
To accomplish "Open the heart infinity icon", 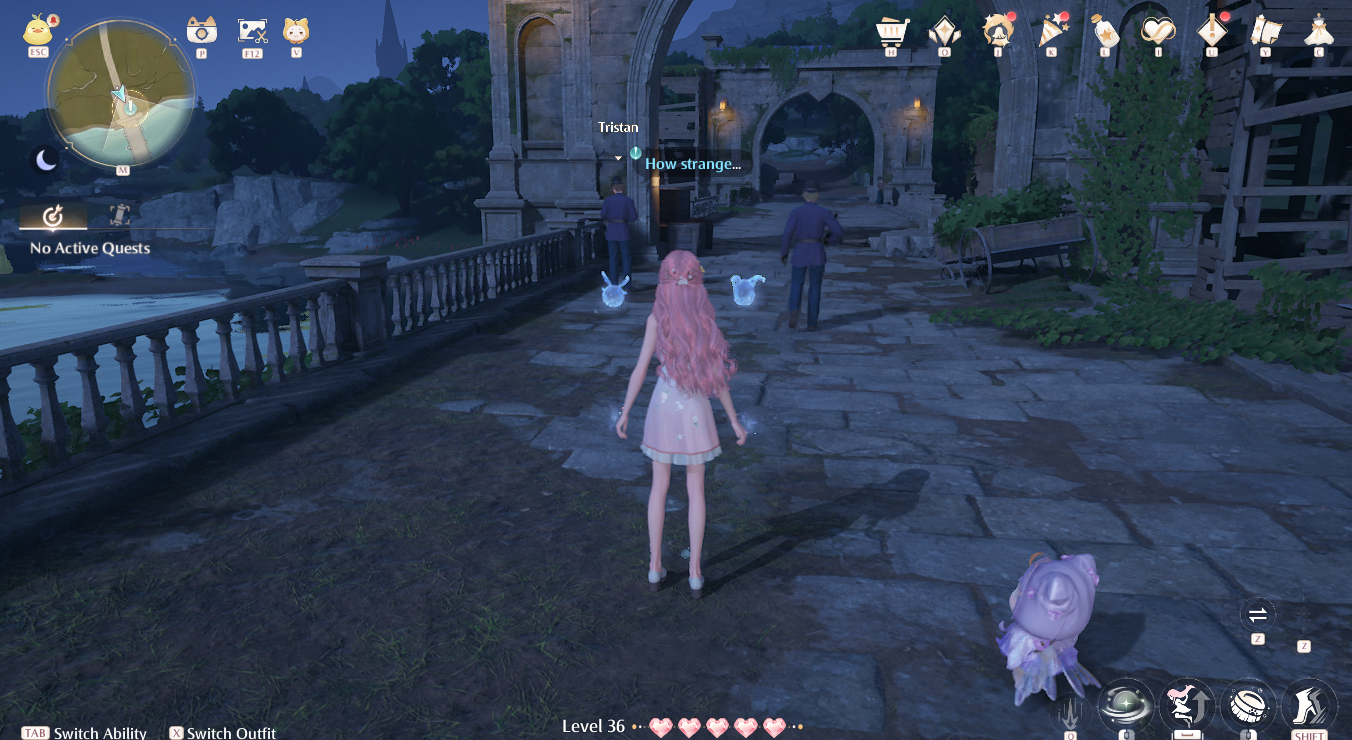I will pyautogui.click(x=1157, y=30).
